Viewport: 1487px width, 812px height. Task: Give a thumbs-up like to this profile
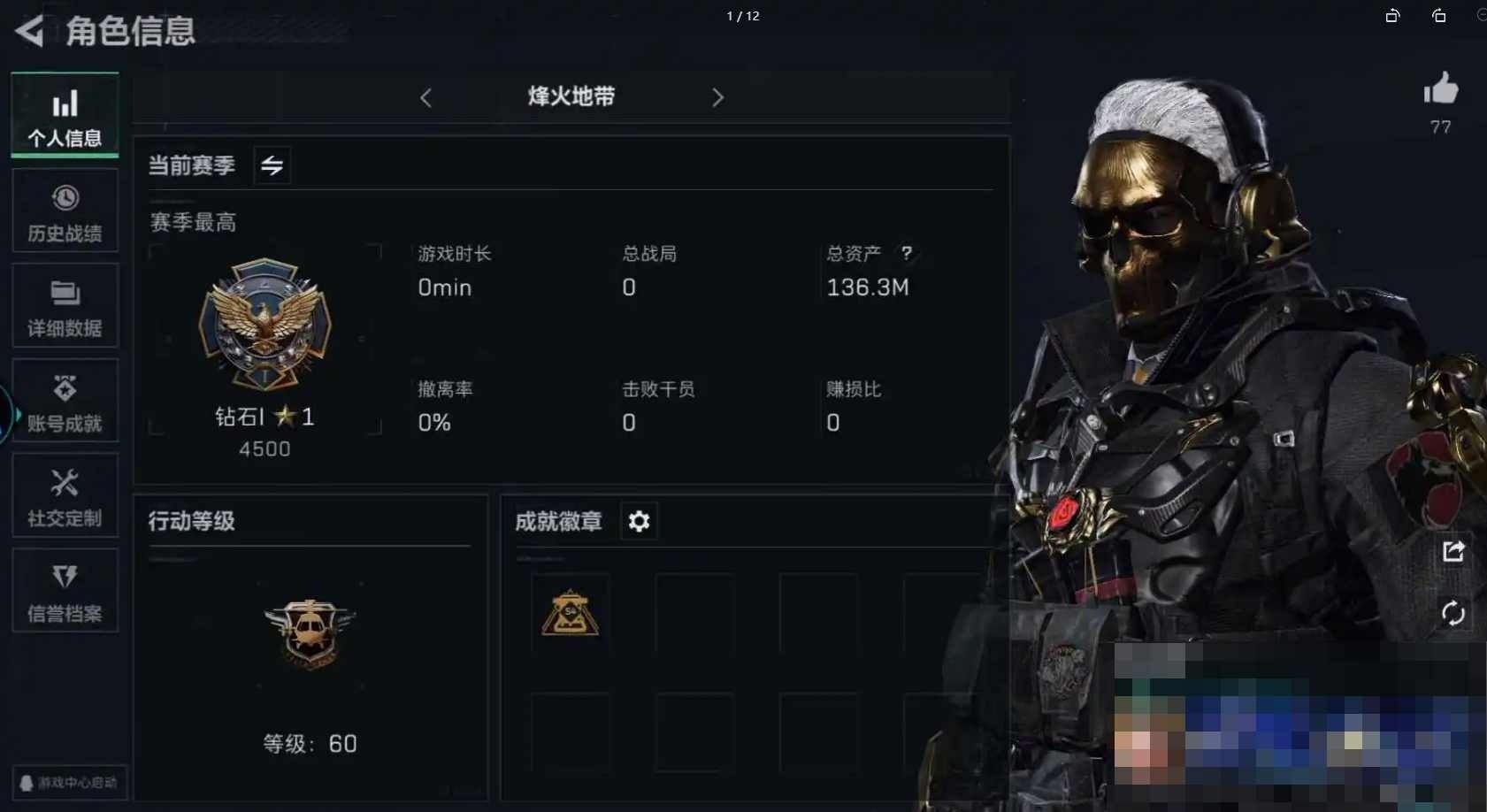tap(1440, 89)
